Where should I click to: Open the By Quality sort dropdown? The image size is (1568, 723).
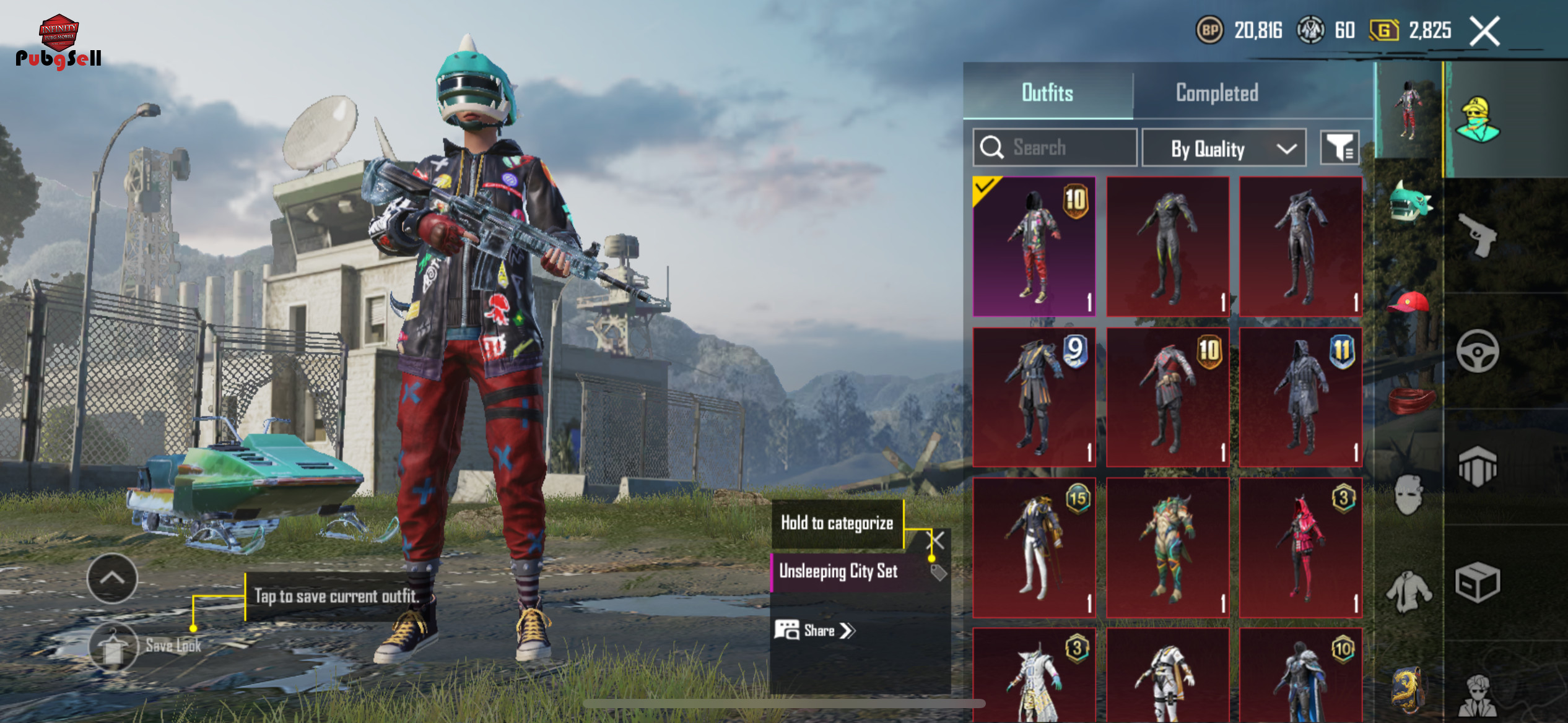point(1224,149)
